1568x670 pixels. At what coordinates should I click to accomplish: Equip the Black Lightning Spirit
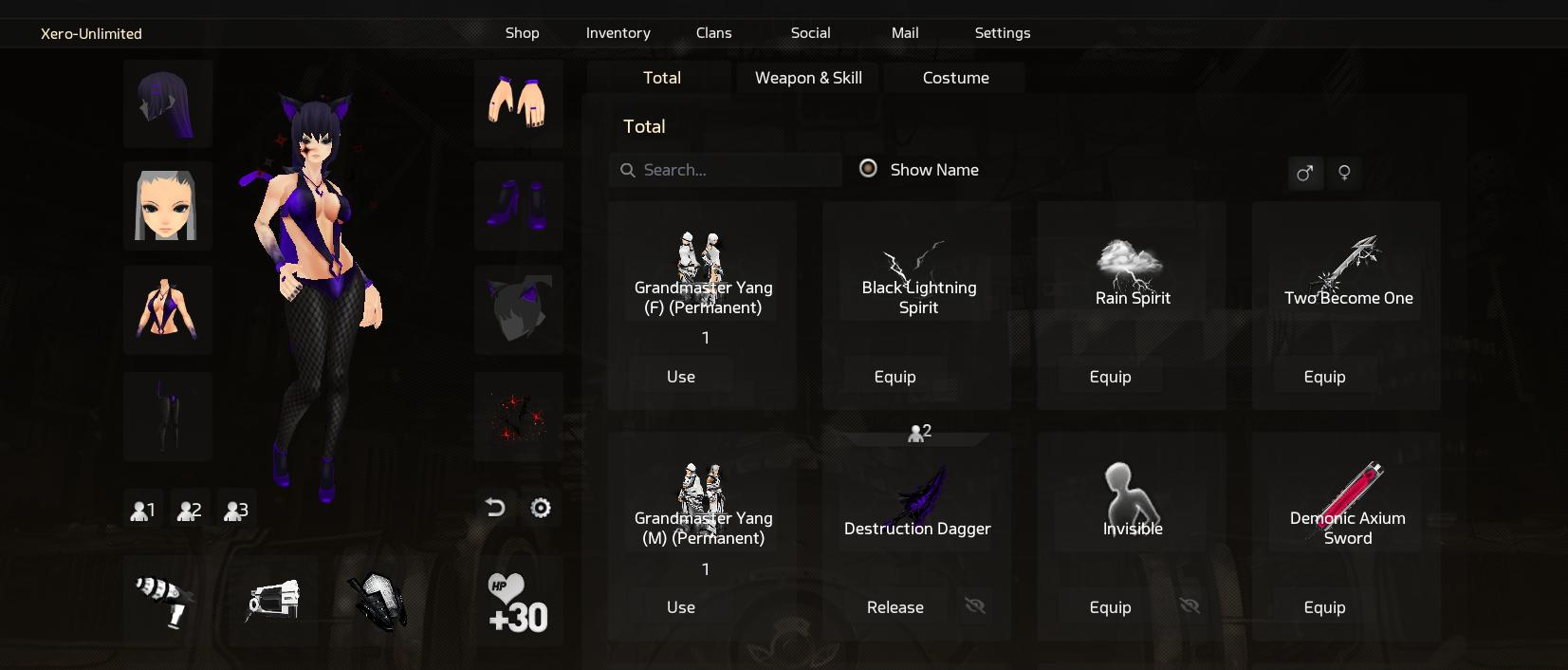coord(895,377)
